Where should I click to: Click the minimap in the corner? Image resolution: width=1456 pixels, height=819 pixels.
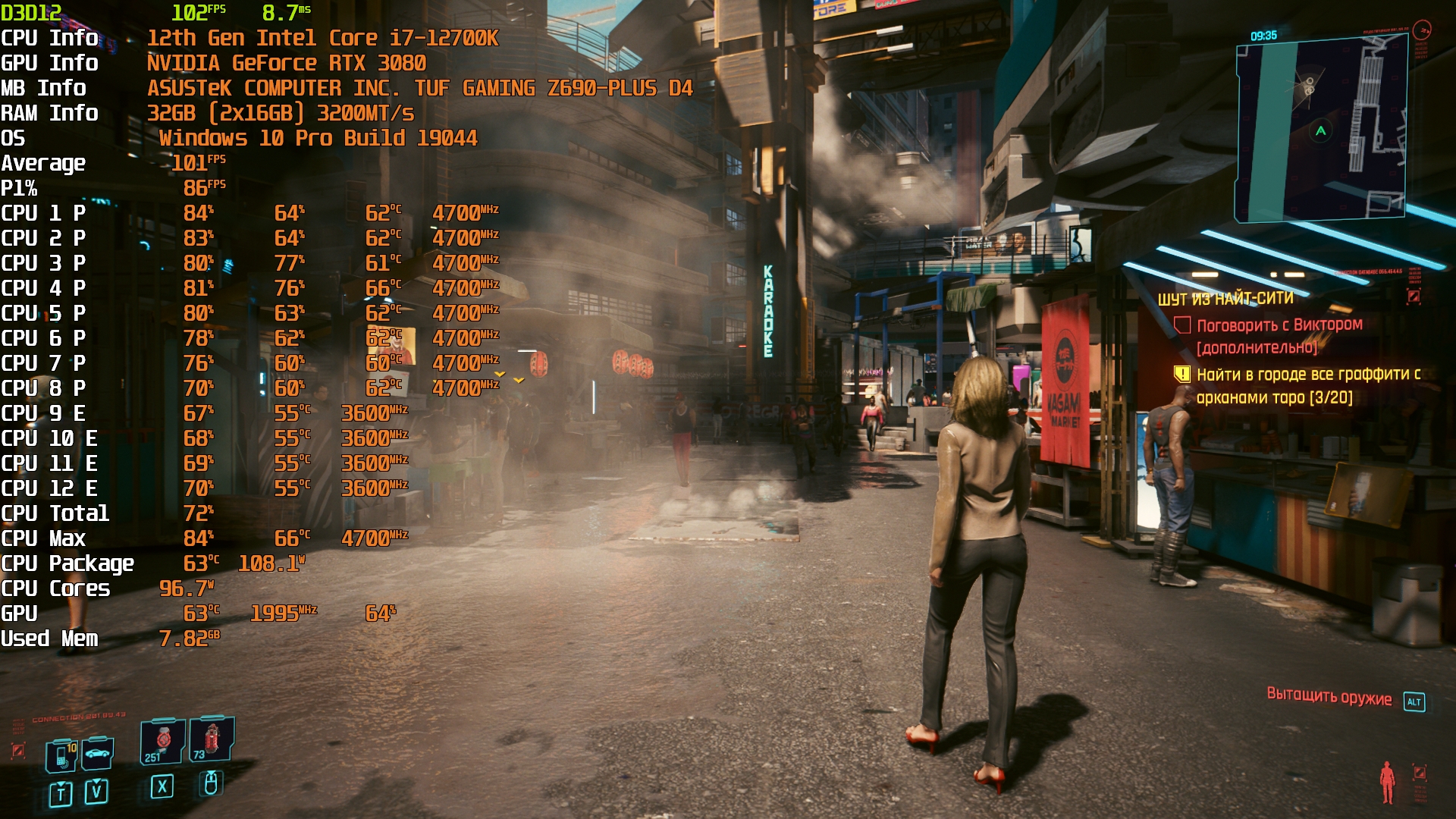tap(1321, 130)
